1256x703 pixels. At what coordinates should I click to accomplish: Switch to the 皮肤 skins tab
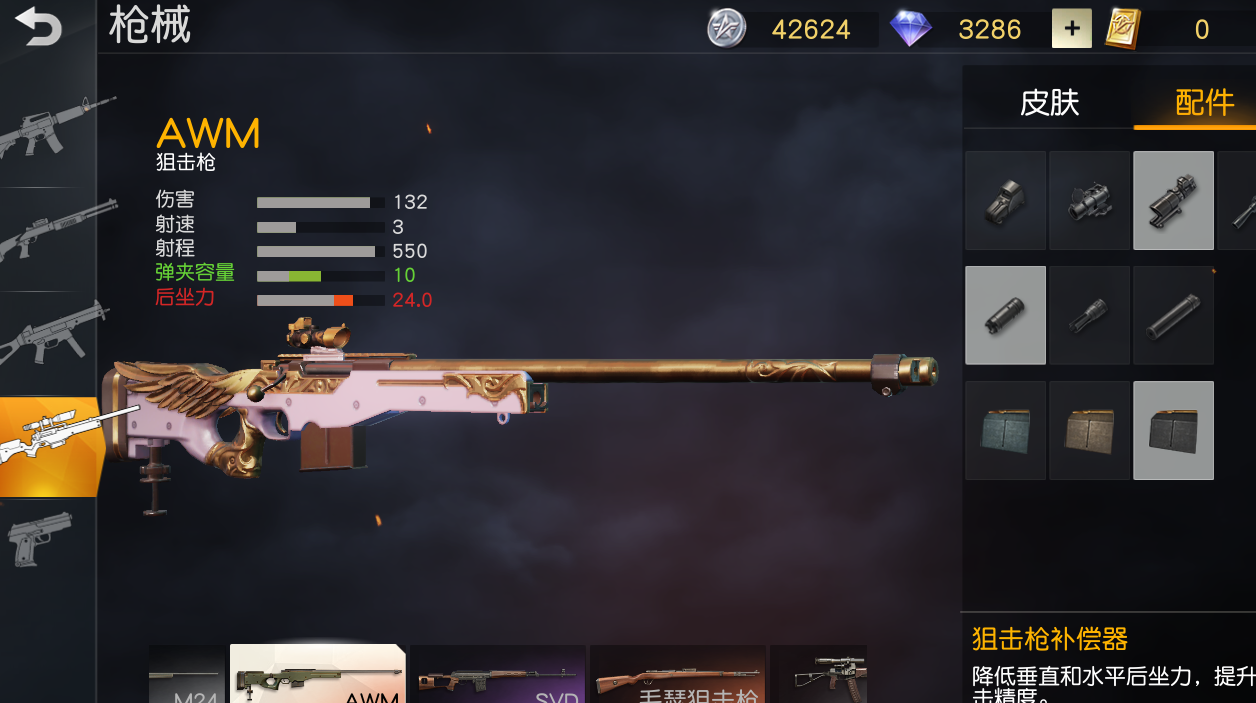tap(1049, 102)
